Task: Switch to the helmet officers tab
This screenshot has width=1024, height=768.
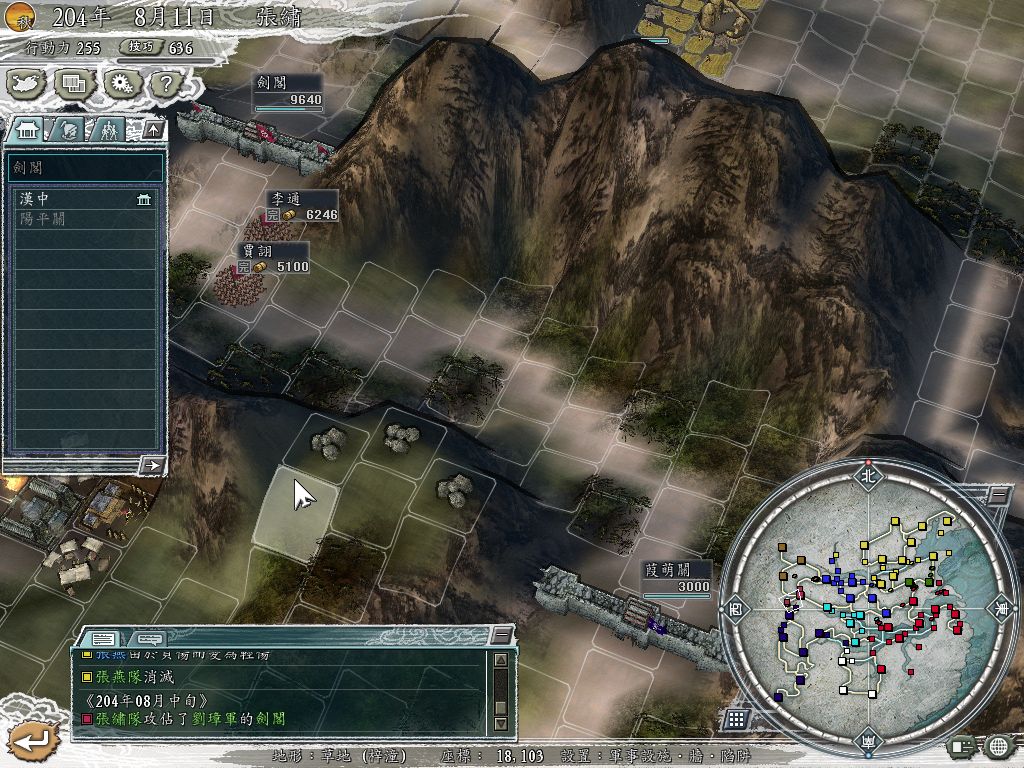Action: pos(67,129)
